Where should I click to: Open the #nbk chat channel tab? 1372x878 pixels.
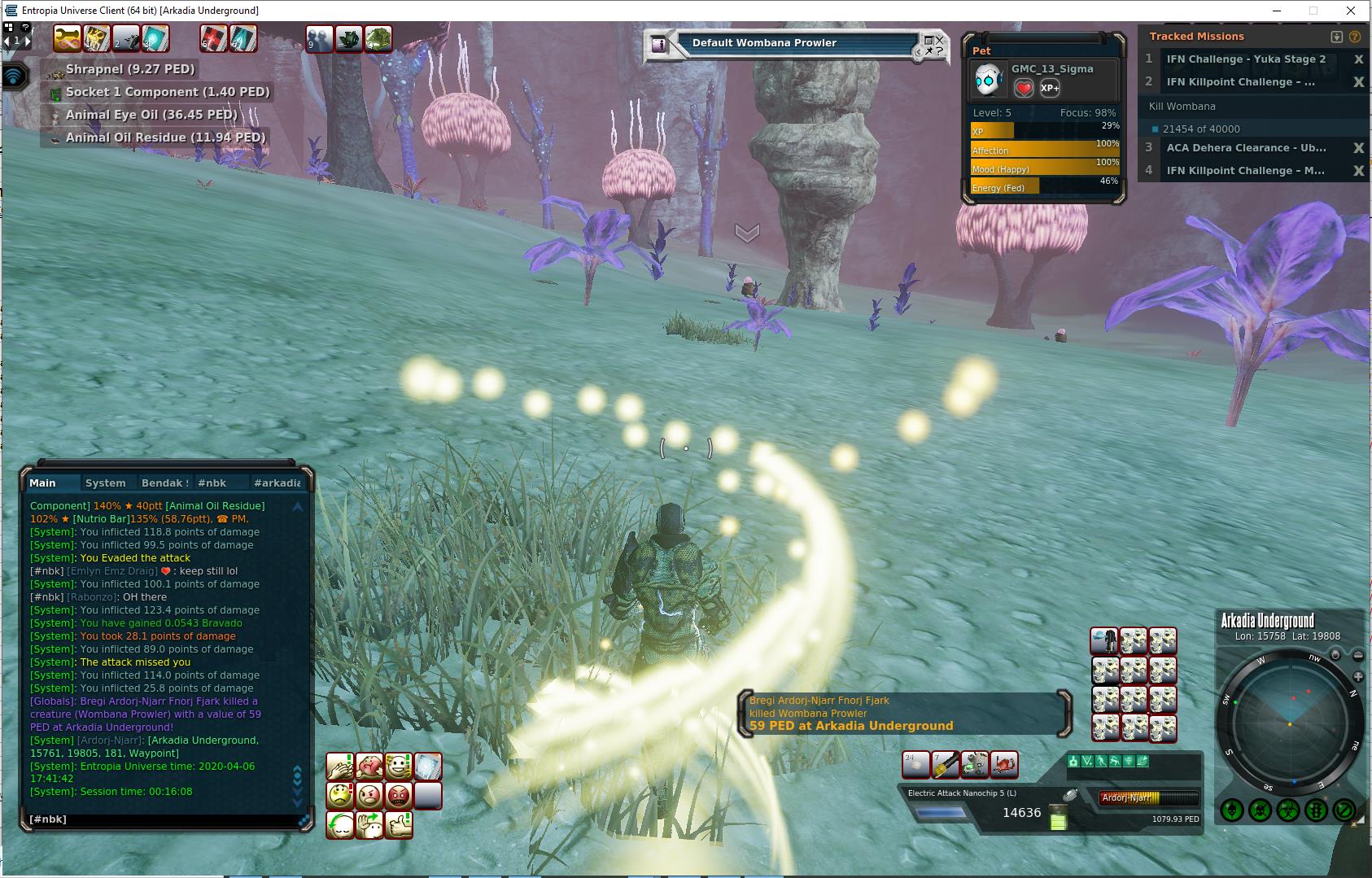[x=212, y=483]
